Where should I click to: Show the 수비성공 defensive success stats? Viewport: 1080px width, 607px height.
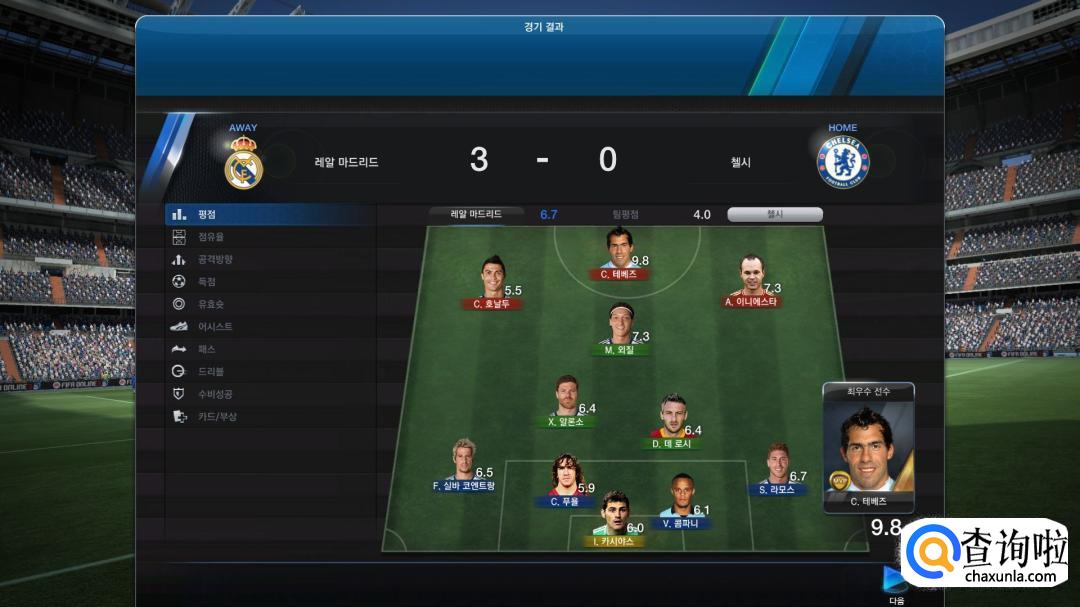[214, 394]
